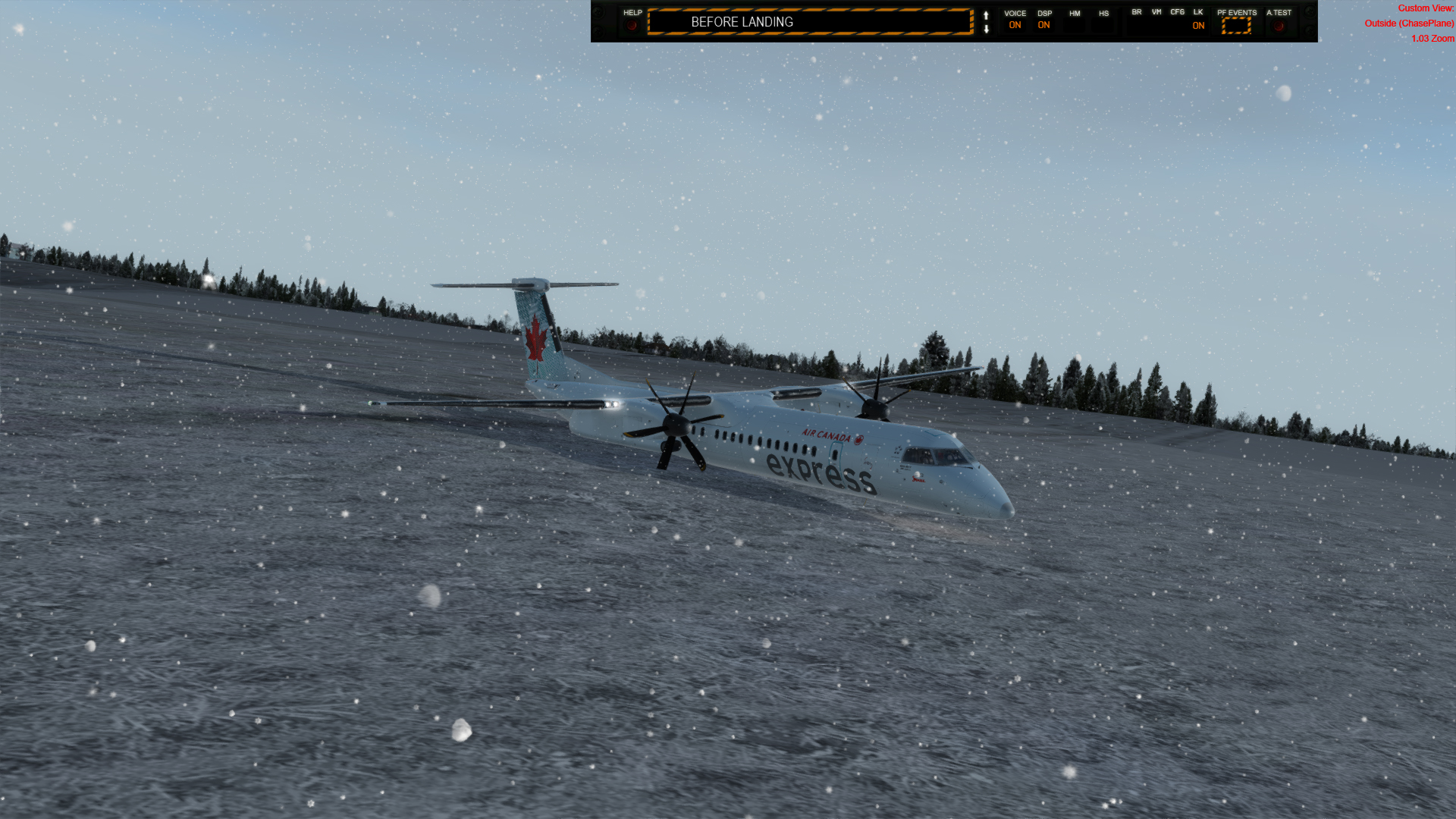Select the BEFORE LANDING checklist display
Image resolution: width=1456 pixels, height=819 pixels.
coord(809,22)
